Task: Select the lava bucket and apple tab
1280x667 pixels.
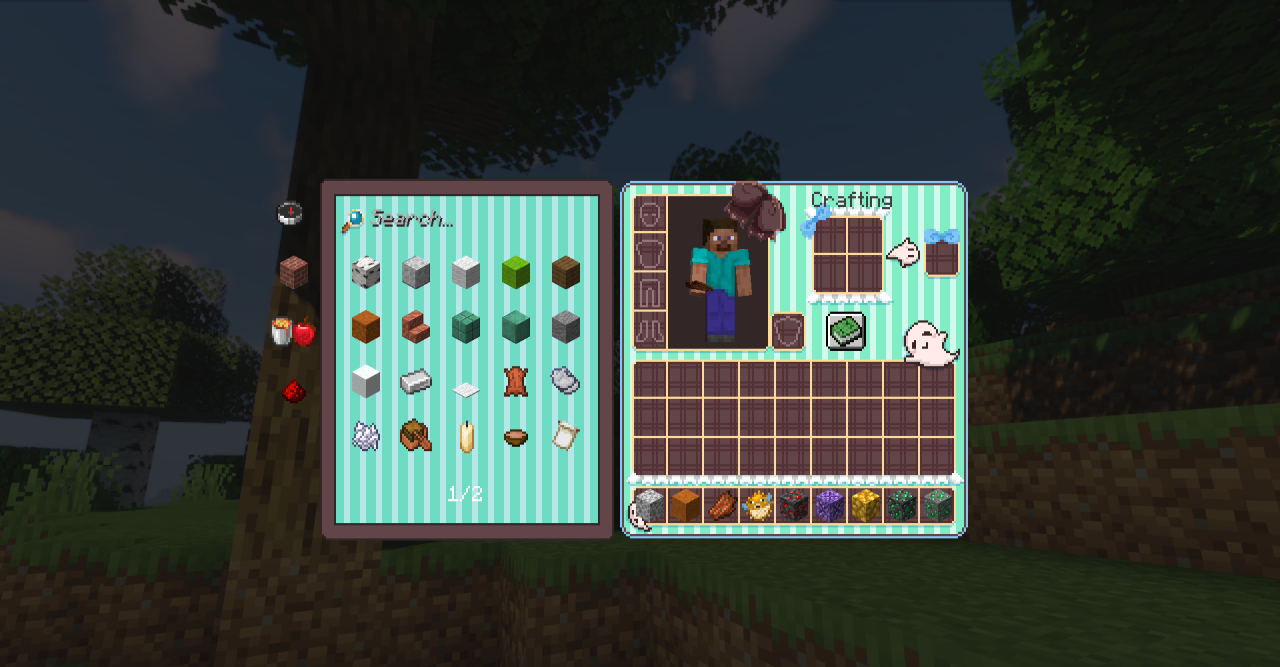Action: point(292,332)
